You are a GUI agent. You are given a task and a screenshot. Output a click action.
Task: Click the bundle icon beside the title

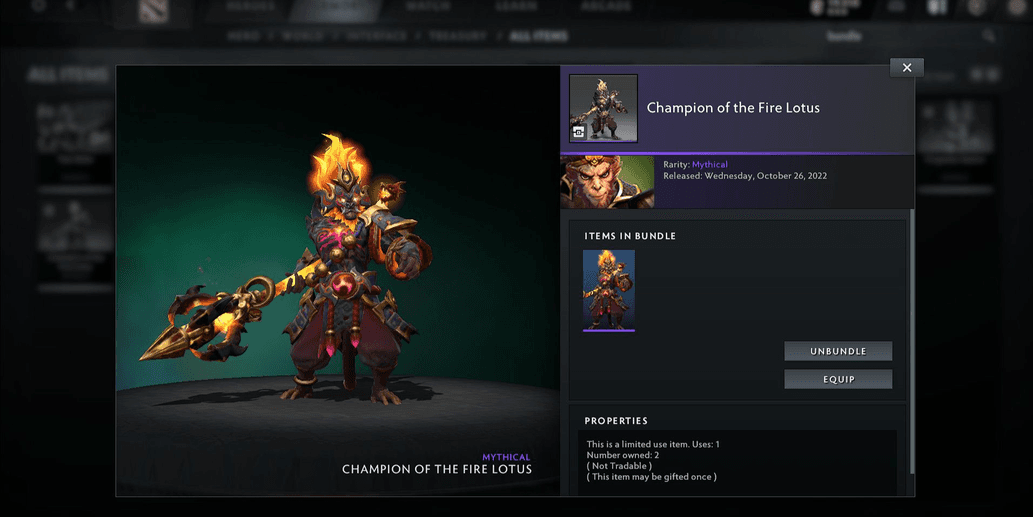point(603,108)
